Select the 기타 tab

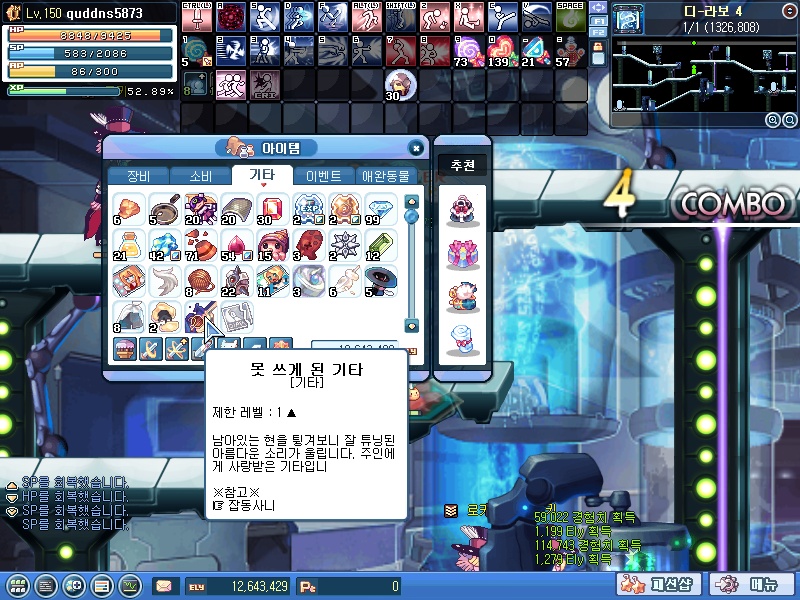262,176
